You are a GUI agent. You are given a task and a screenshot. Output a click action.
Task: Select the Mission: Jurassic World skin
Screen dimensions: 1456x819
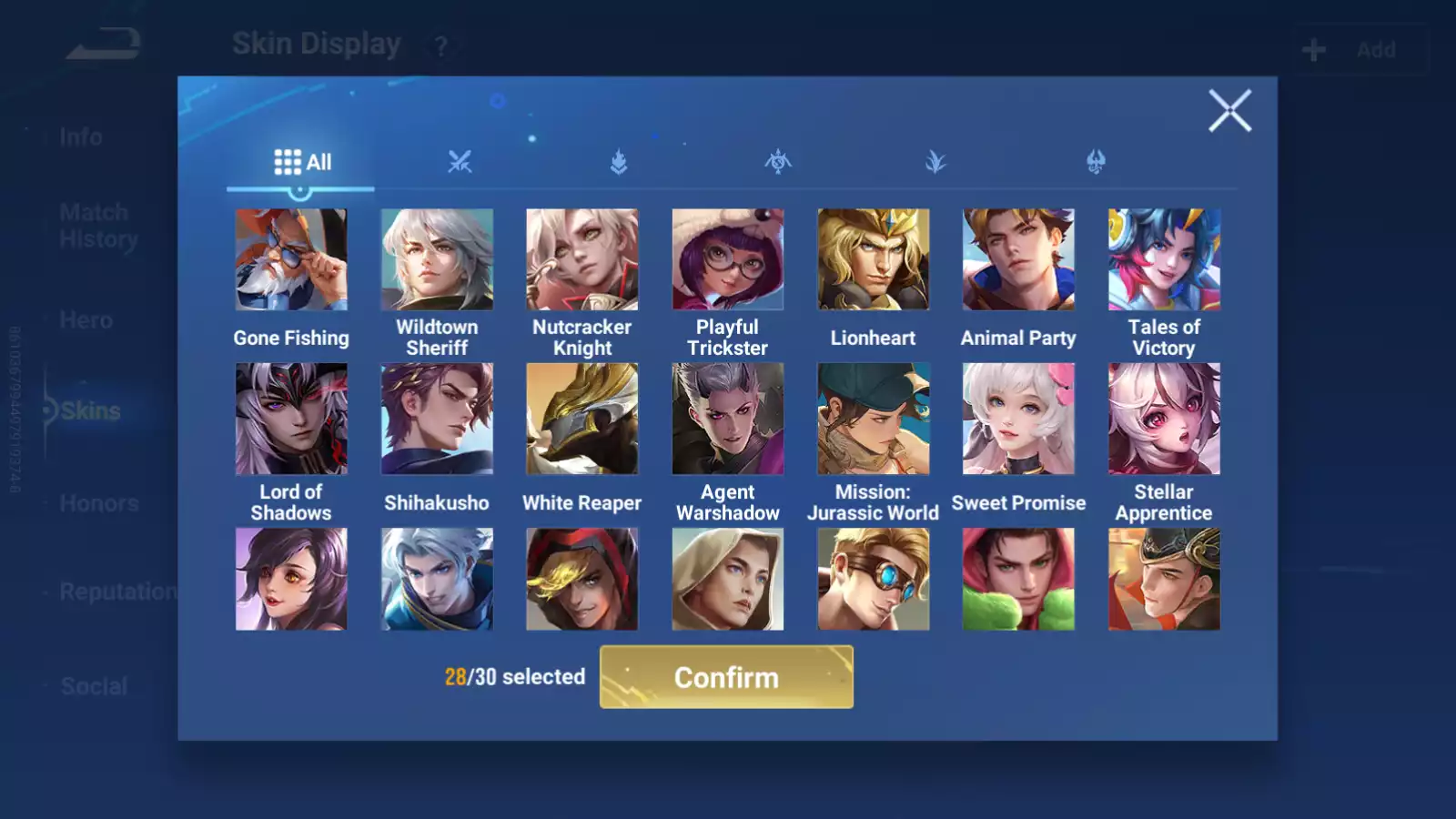pyautogui.click(x=873, y=420)
